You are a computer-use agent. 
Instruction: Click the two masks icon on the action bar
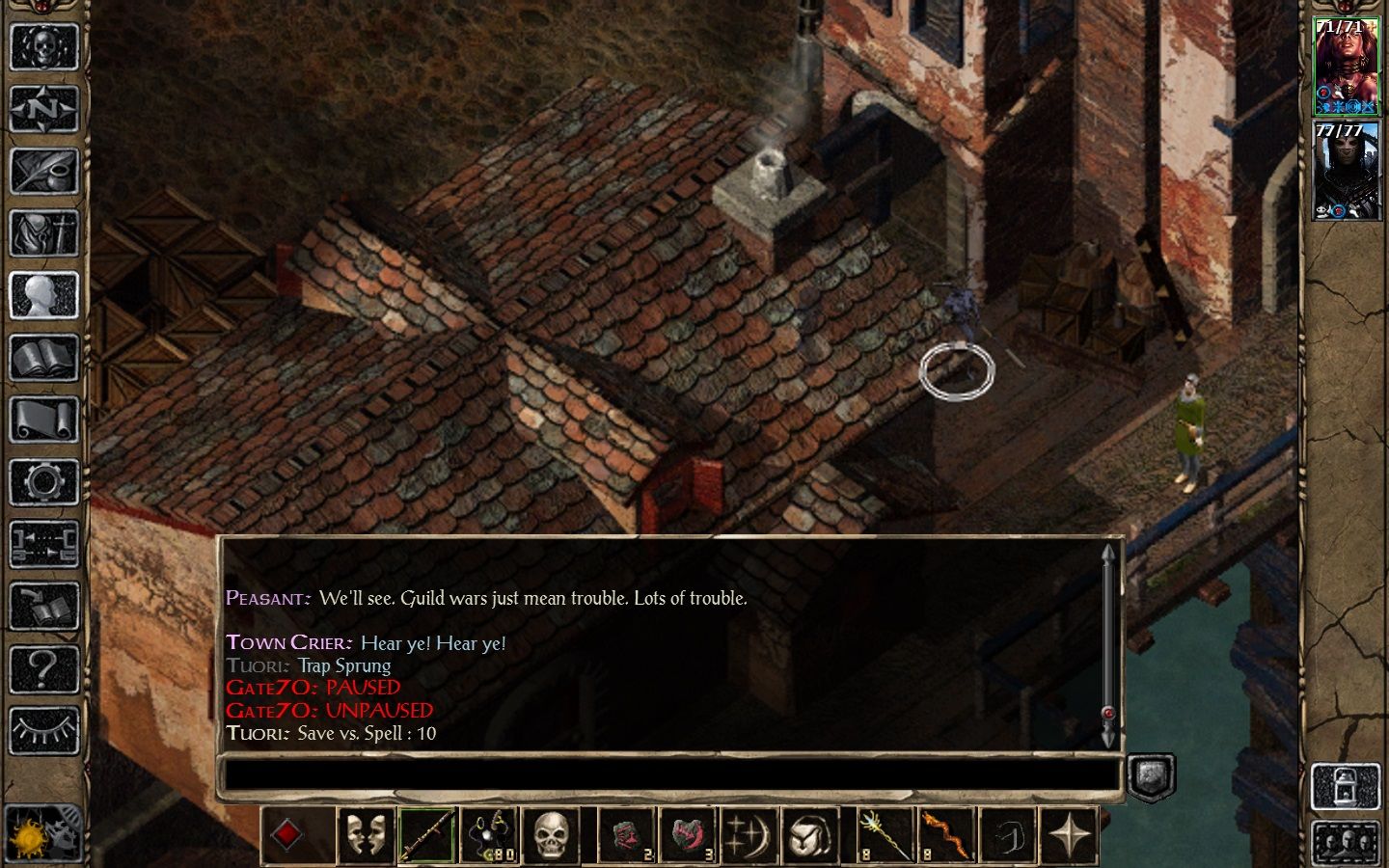pos(366,834)
